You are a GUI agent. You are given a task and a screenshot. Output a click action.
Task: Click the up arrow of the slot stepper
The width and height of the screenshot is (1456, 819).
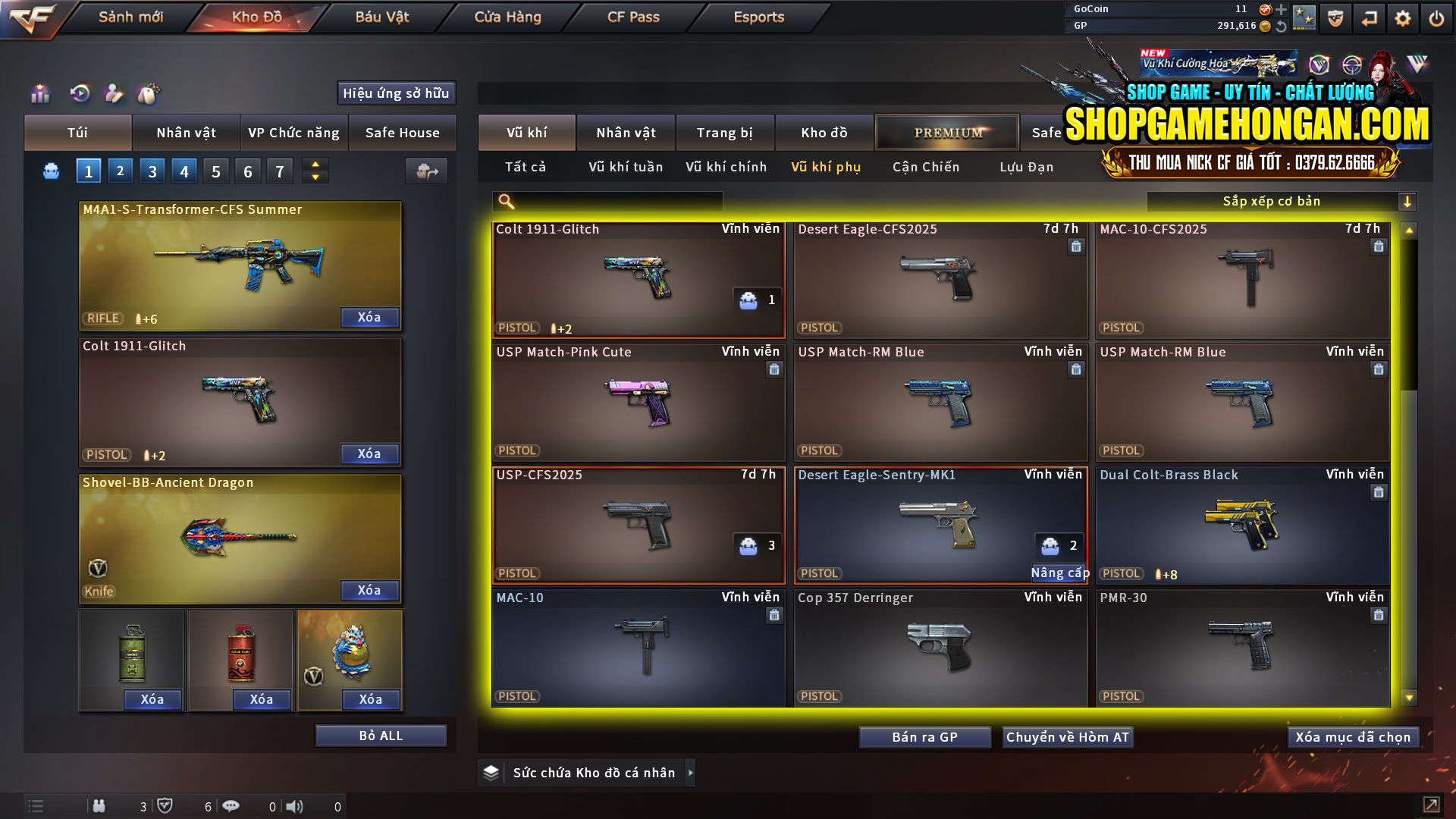click(315, 165)
